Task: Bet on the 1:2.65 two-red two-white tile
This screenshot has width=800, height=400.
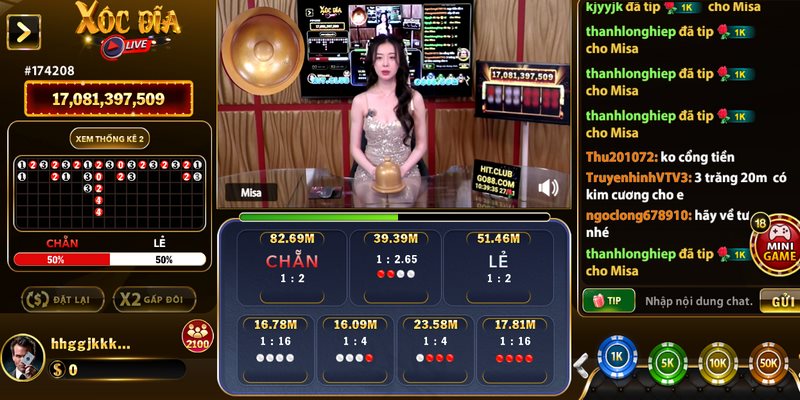Action: click(394, 264)
